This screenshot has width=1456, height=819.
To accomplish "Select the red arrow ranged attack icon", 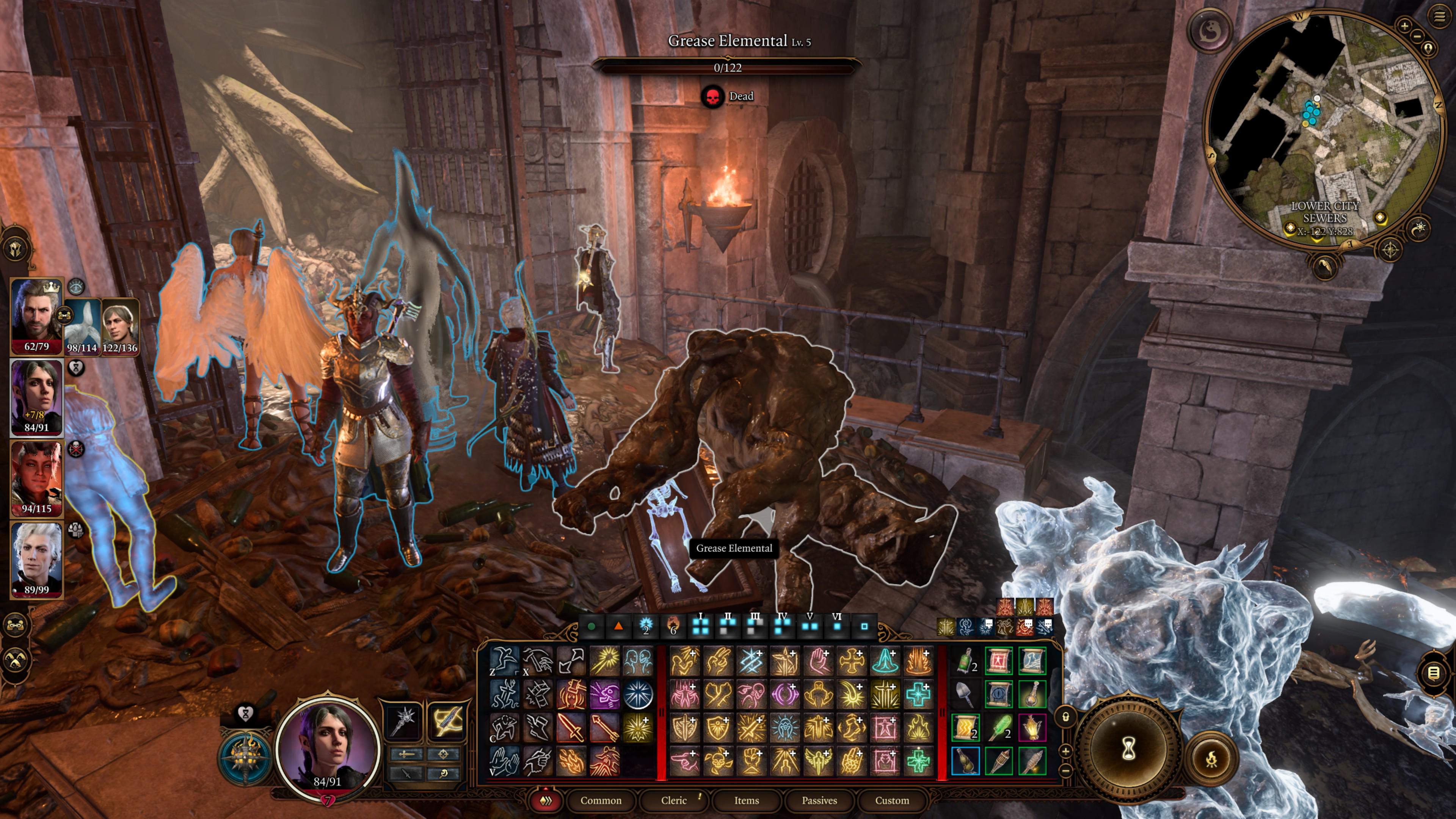I will tap(604, 728).
